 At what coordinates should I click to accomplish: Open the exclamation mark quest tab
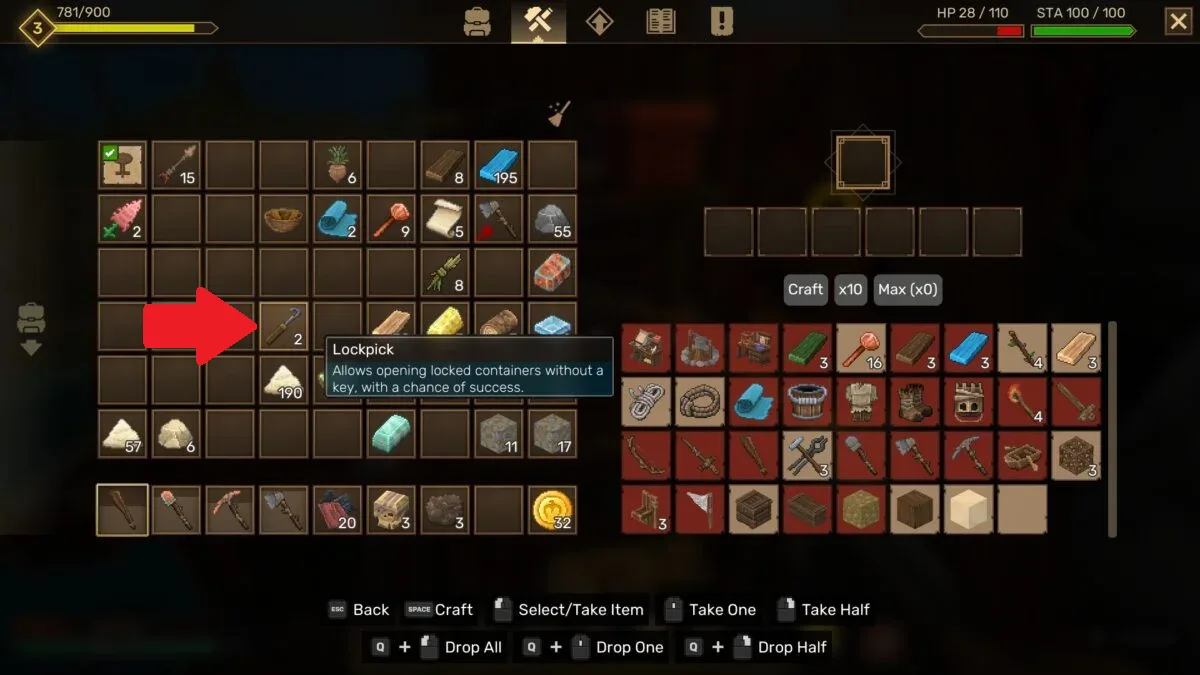point(721,21)
